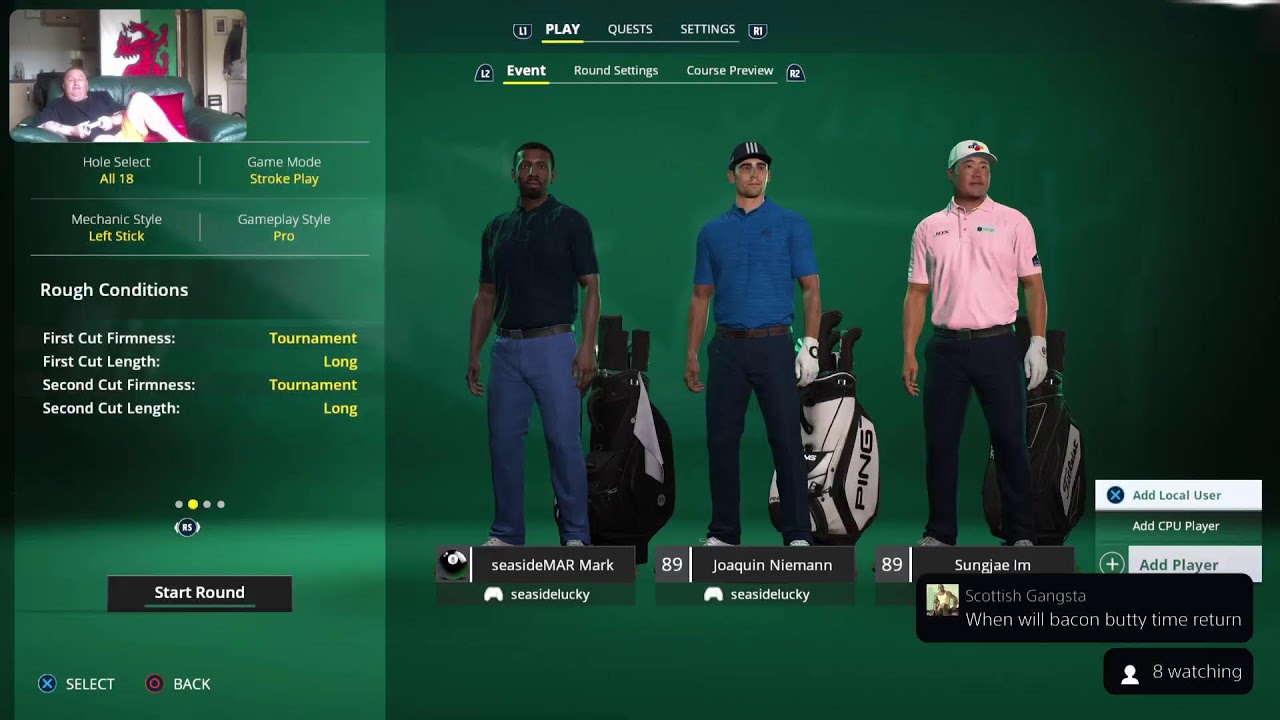Start the round
This screenshot has height=720, width=1280.
(199, 593)
